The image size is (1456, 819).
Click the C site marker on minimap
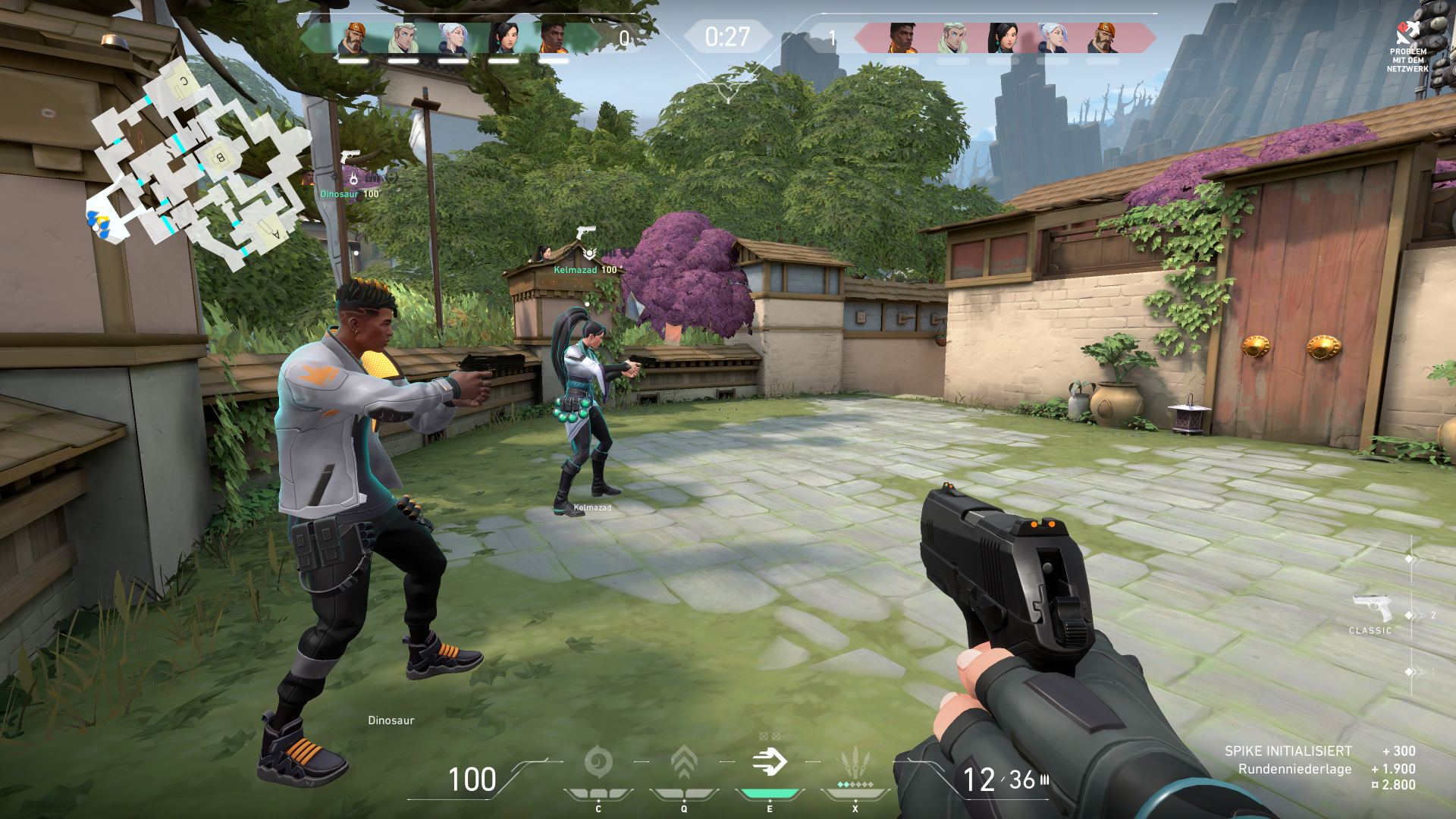183,82
